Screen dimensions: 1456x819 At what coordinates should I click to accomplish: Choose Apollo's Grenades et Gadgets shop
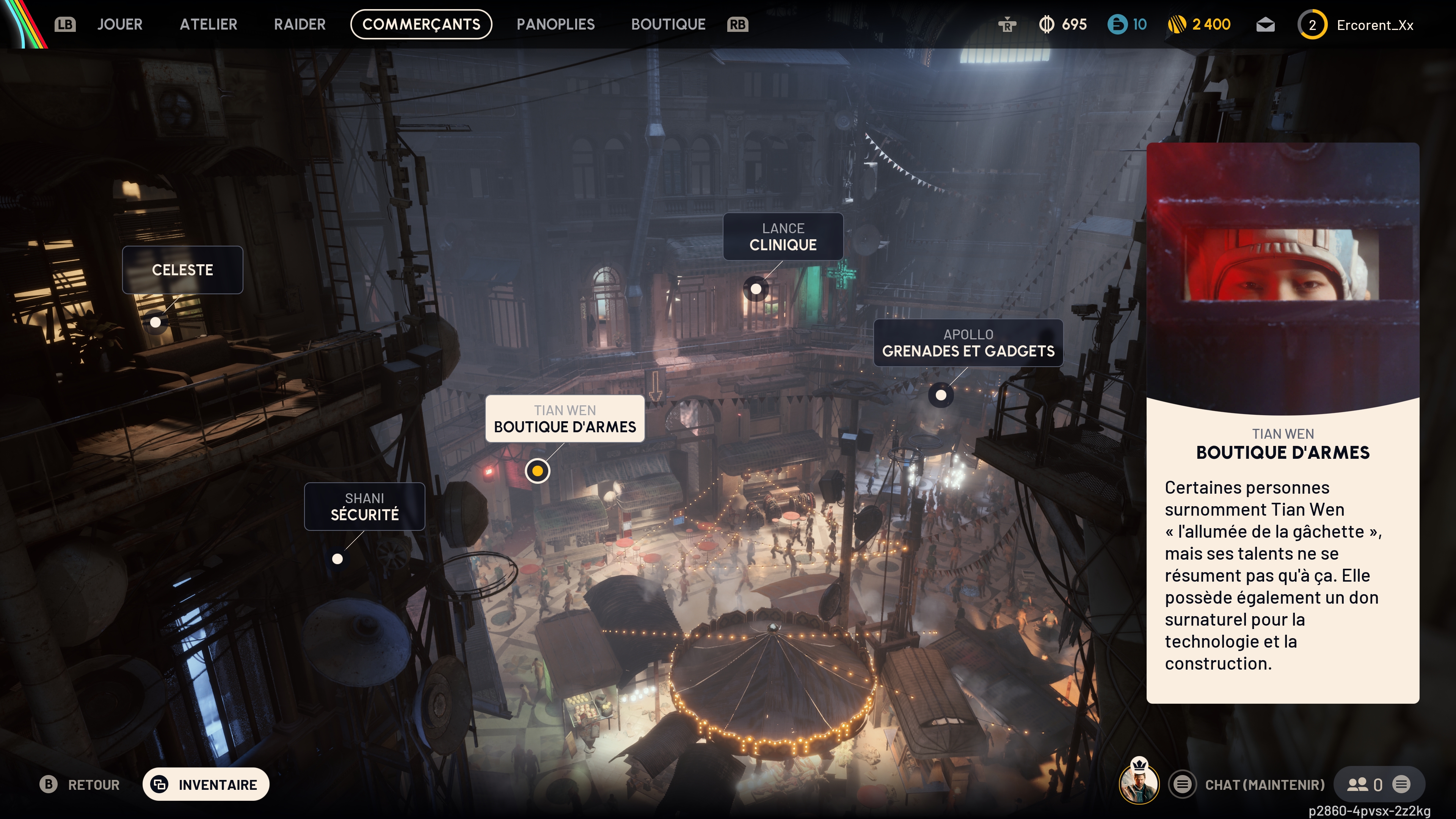[968, 343]
